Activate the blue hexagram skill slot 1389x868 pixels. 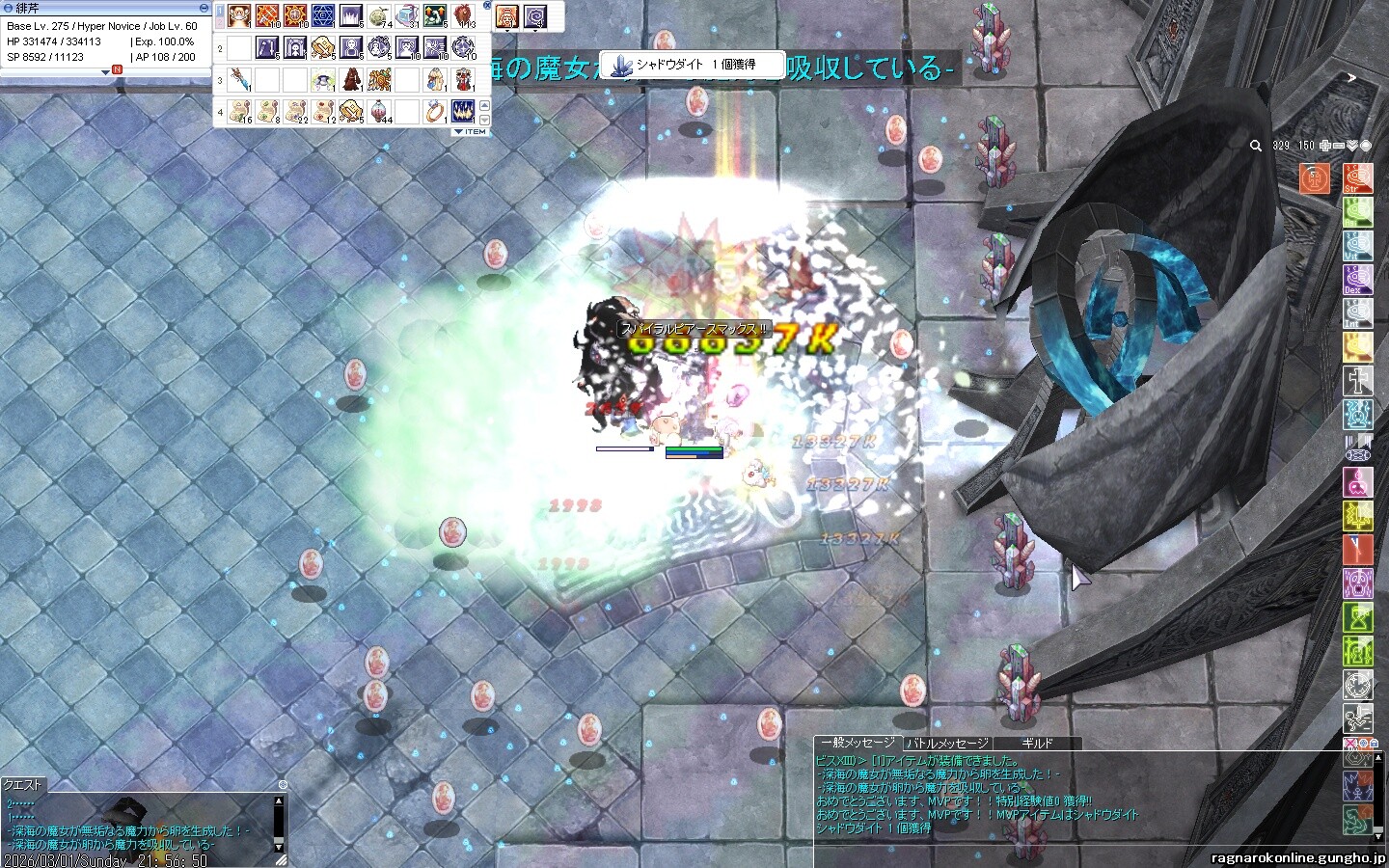323,16
